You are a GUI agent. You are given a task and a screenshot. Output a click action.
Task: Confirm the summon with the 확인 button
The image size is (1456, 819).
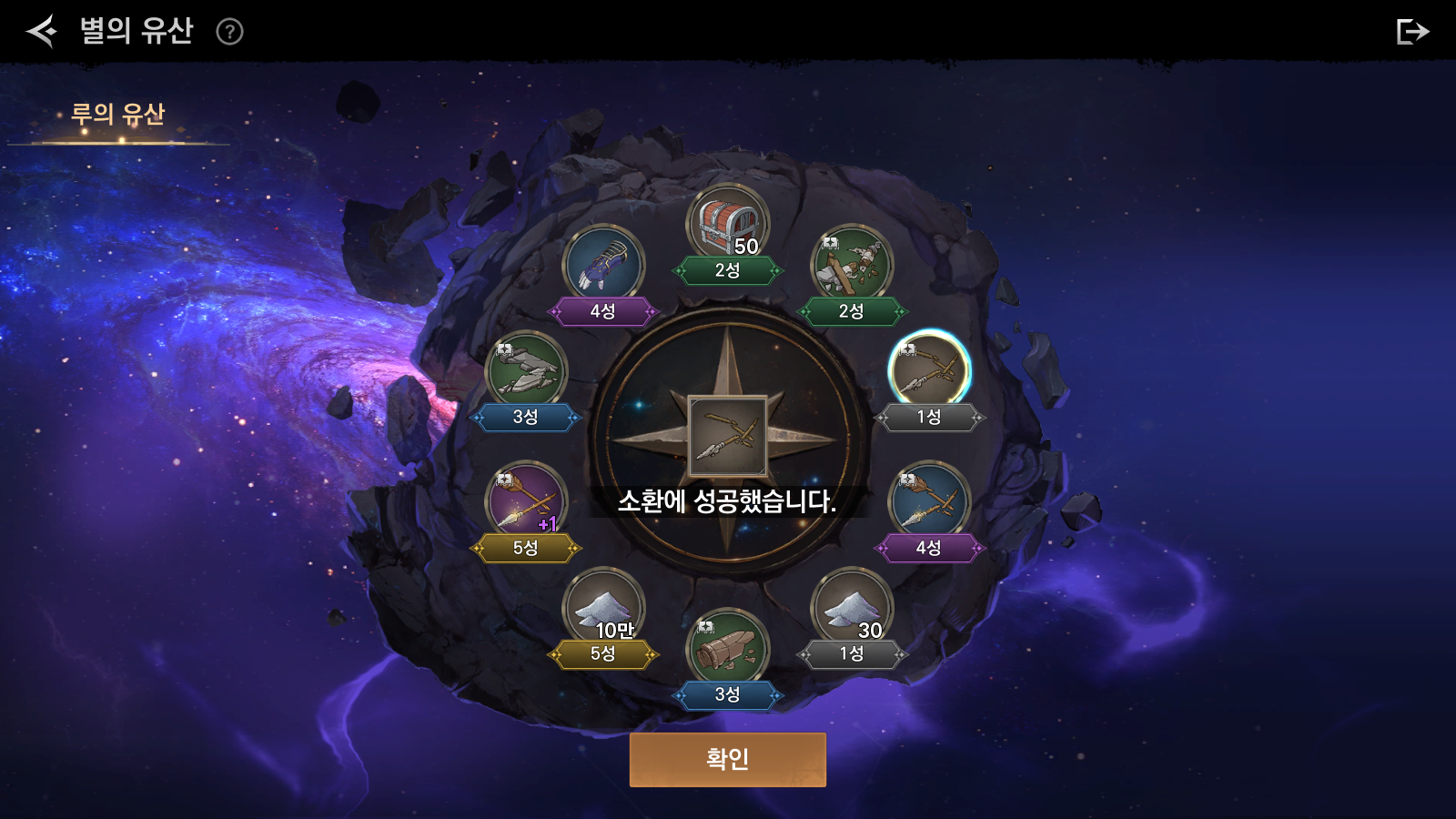727,759
